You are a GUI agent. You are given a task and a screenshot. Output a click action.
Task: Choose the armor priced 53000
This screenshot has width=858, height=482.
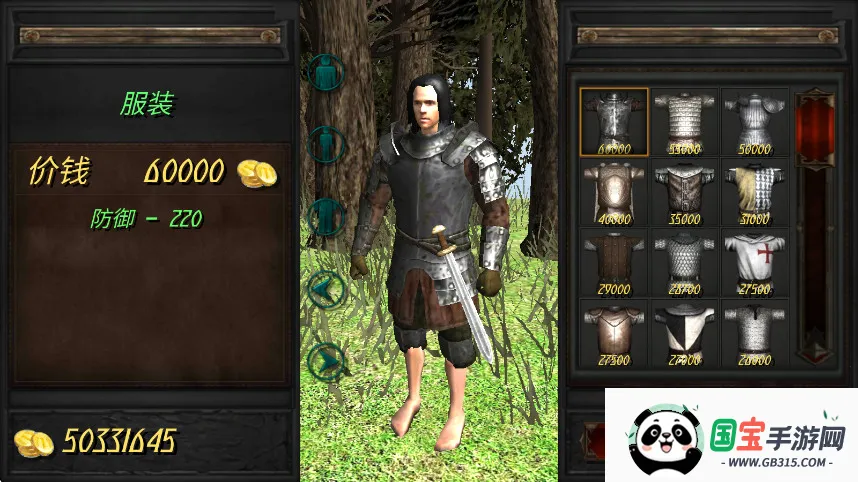pyautogui.click(x=685, y=122)
